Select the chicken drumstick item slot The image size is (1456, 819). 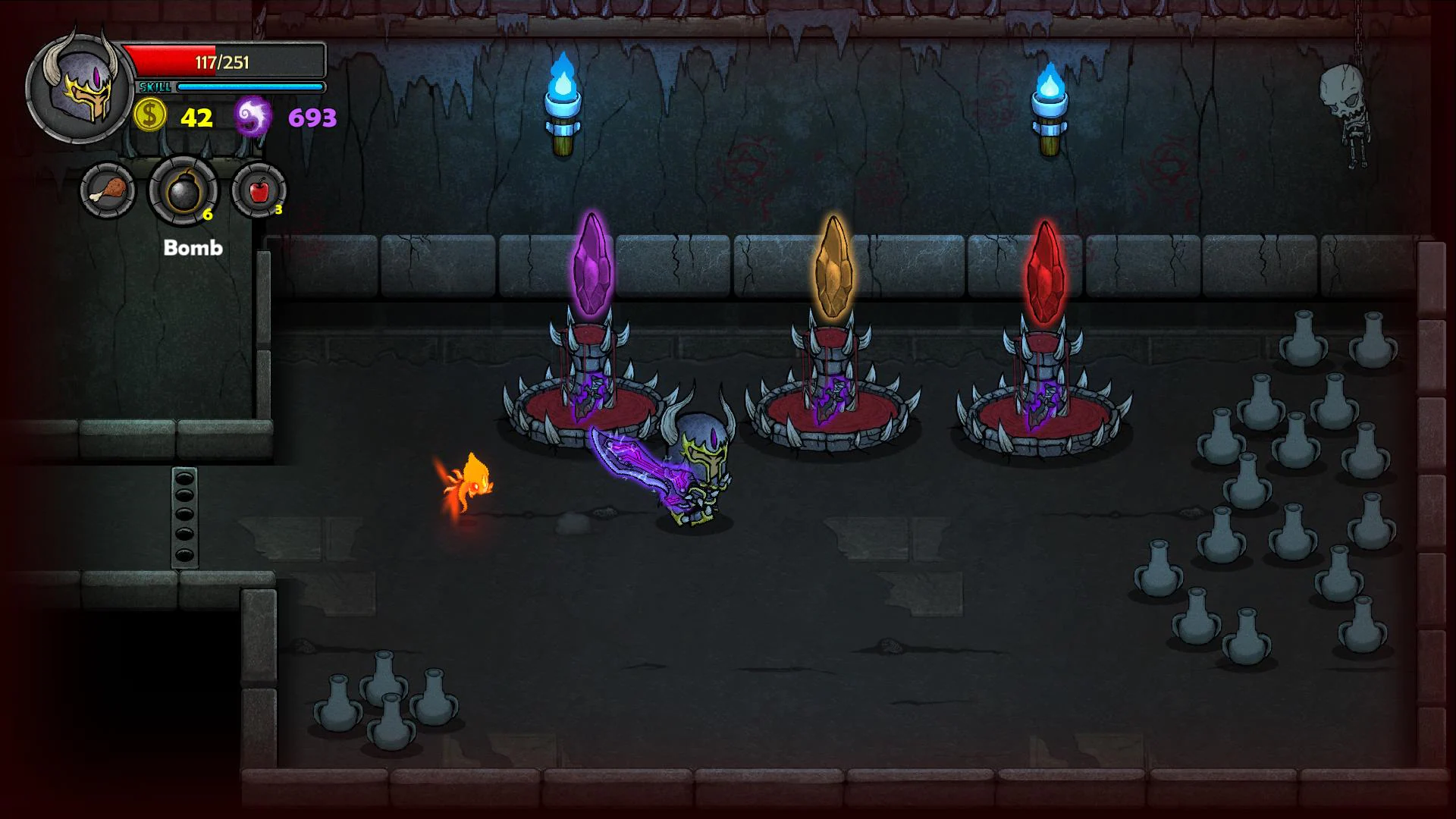108,190
